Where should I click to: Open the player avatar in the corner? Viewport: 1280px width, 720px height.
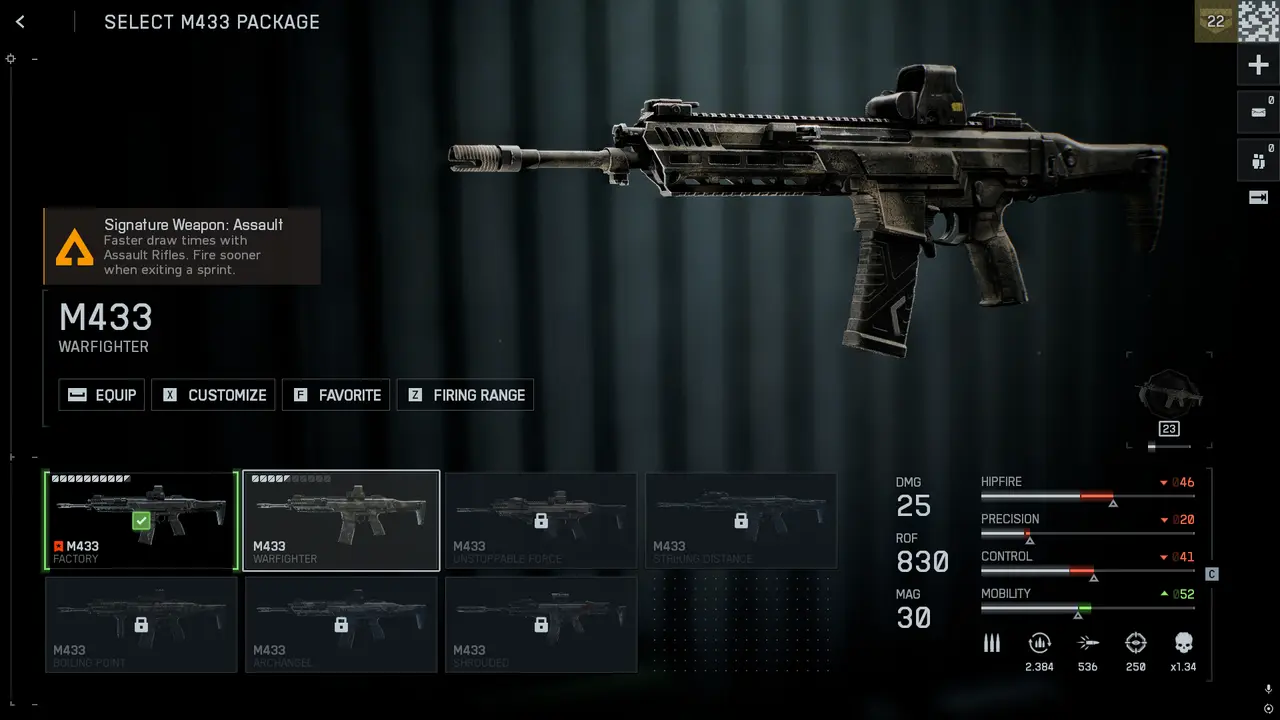pyautogui.click(x=1259, y=21)
